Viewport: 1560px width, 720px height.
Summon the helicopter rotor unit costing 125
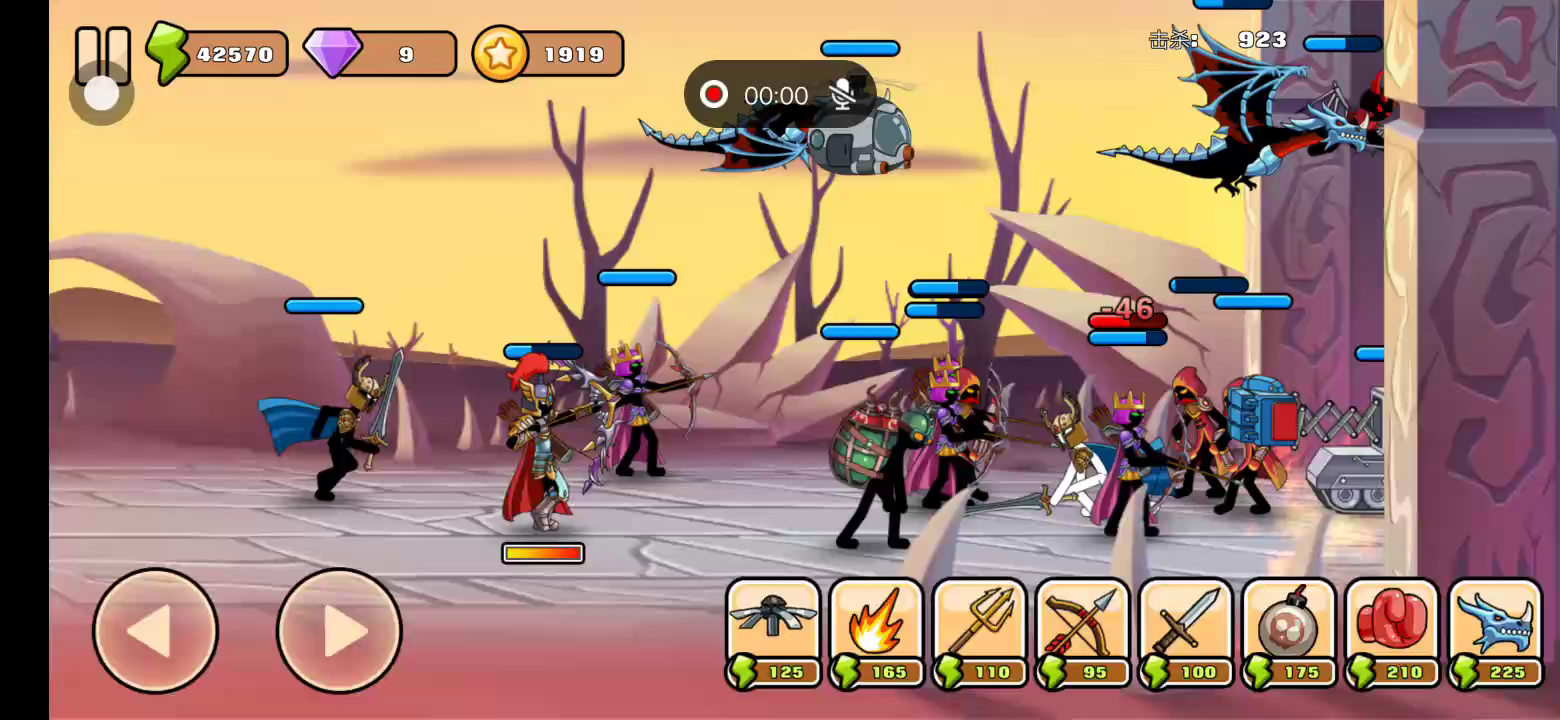[773, 632]
